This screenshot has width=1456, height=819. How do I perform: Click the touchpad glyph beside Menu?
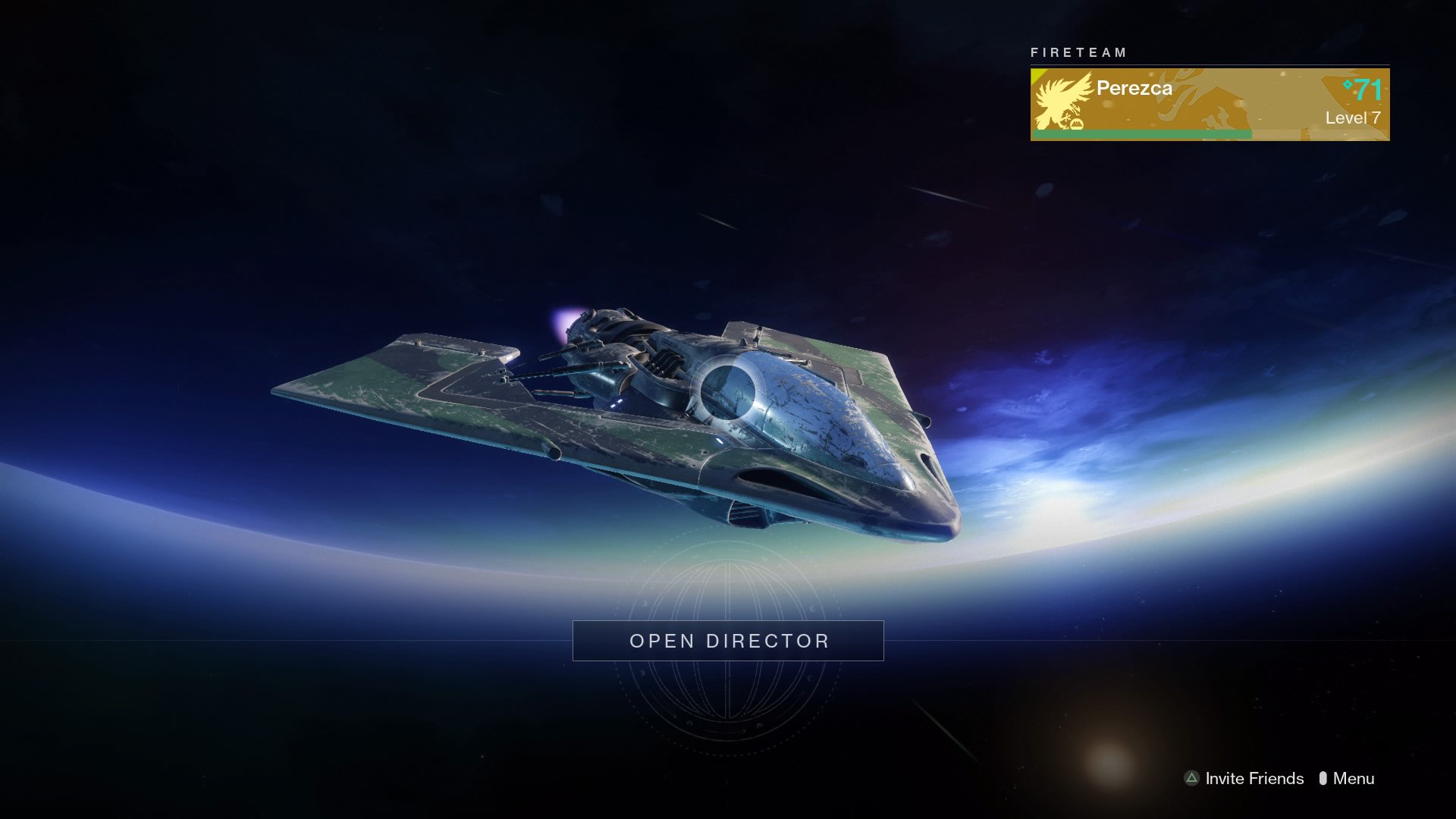[x=1324, y=778]
